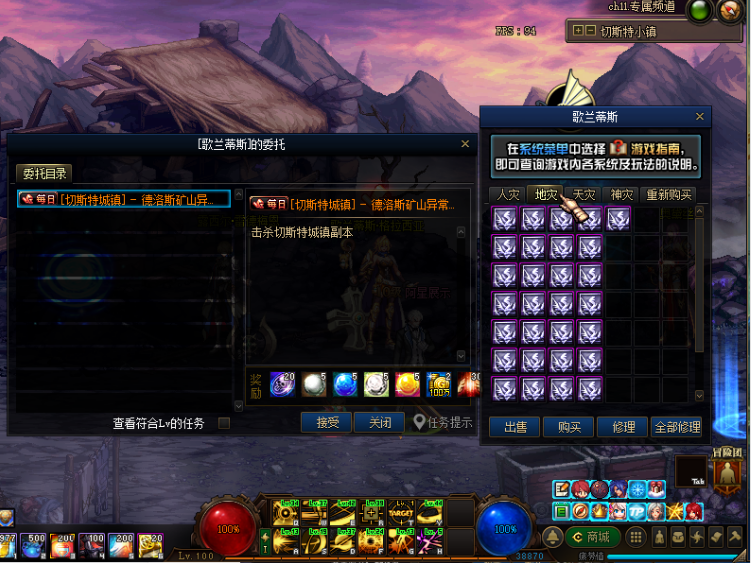Close the 歌兰蒂斯 shop window

[x=700, y=117]
